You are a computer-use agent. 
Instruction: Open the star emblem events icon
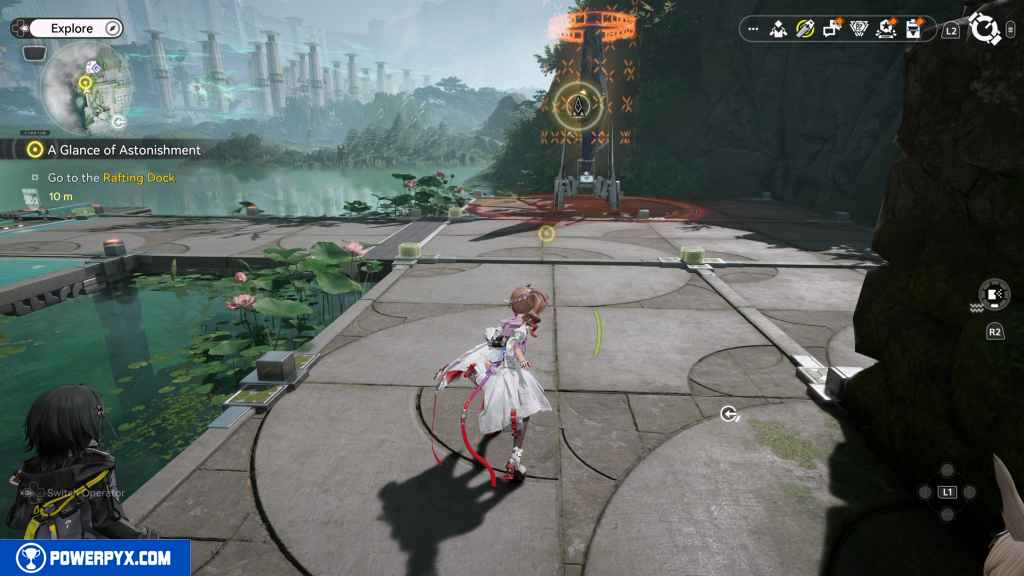click(x=885, y=30)
